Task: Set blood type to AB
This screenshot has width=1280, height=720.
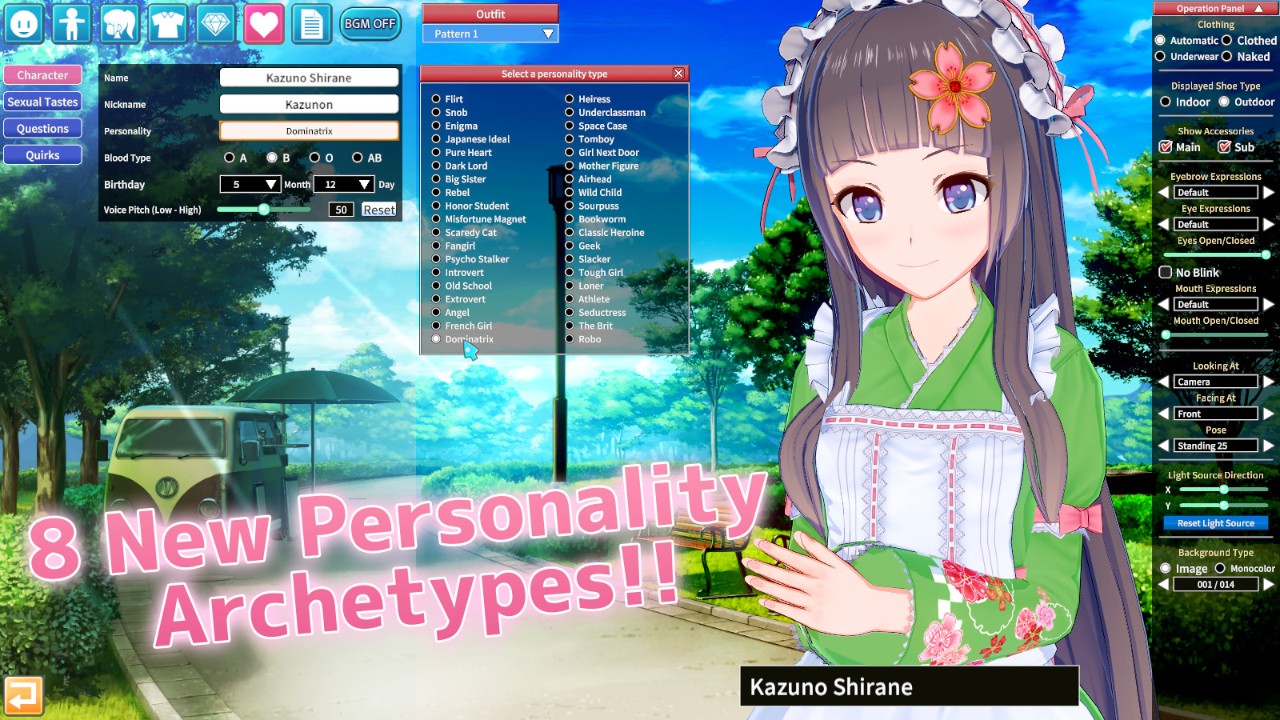Action: pos(357,158)
